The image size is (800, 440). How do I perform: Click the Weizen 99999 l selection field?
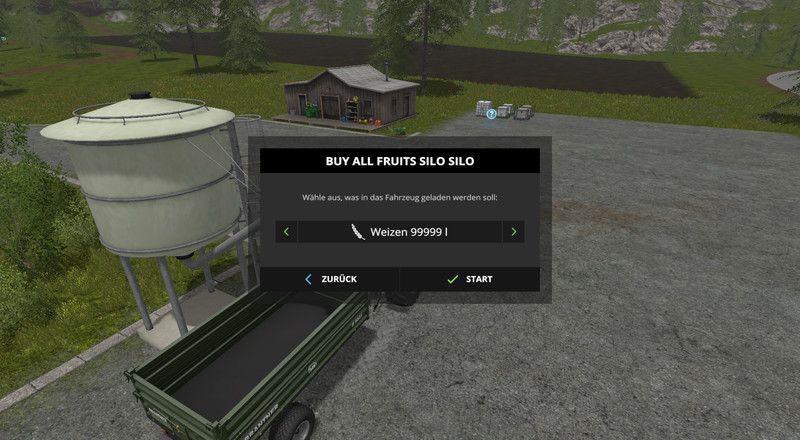[400, 232]
